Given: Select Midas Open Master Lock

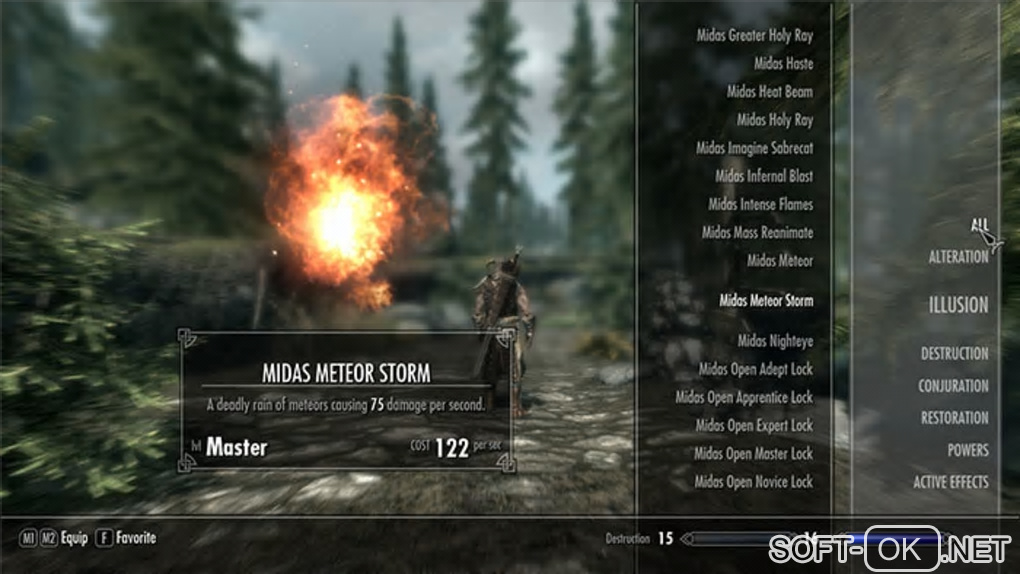Looking at the screenshot, I should coord(754,453).
